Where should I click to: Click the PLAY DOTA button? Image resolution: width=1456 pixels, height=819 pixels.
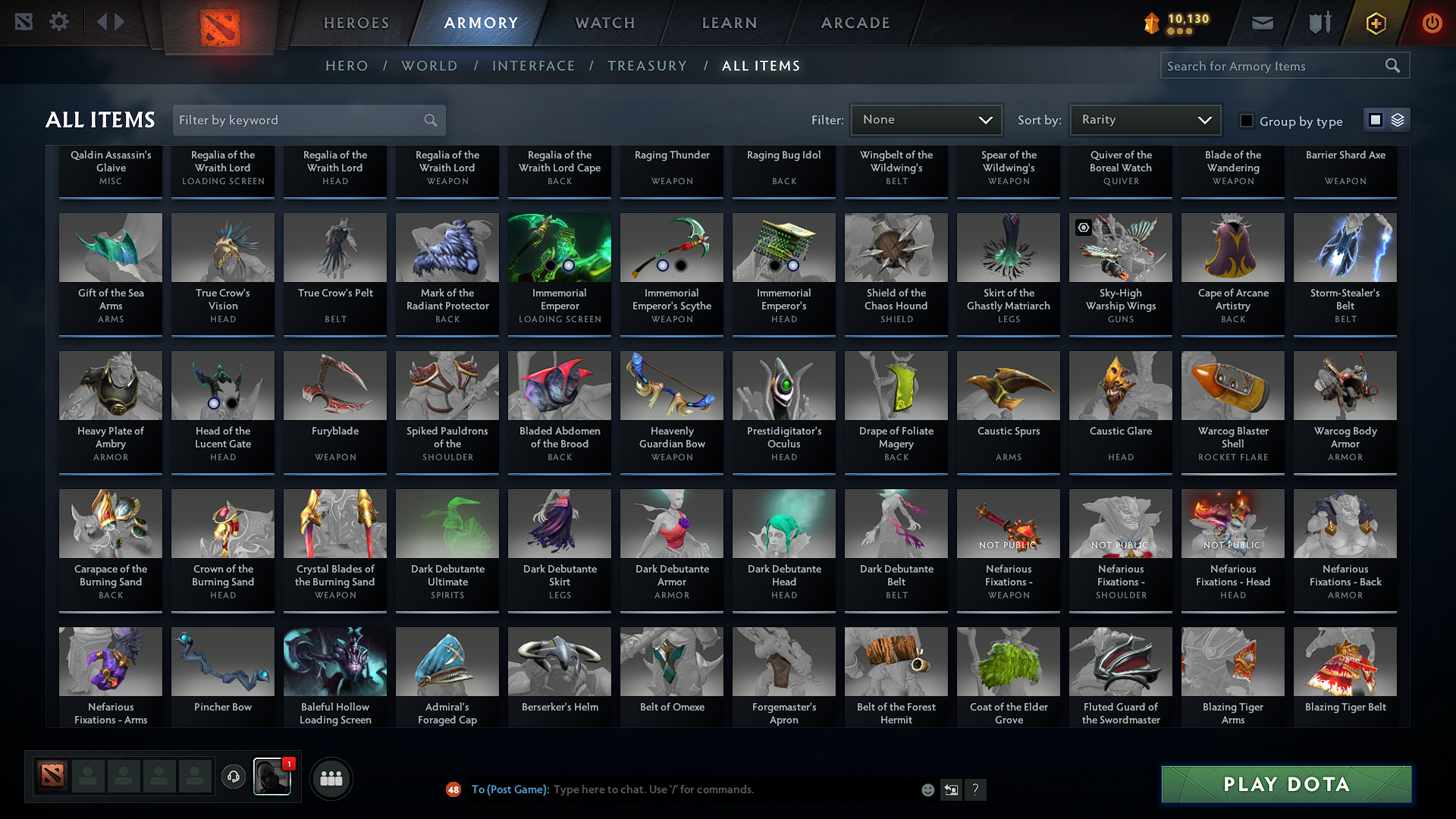point(1285,784)
